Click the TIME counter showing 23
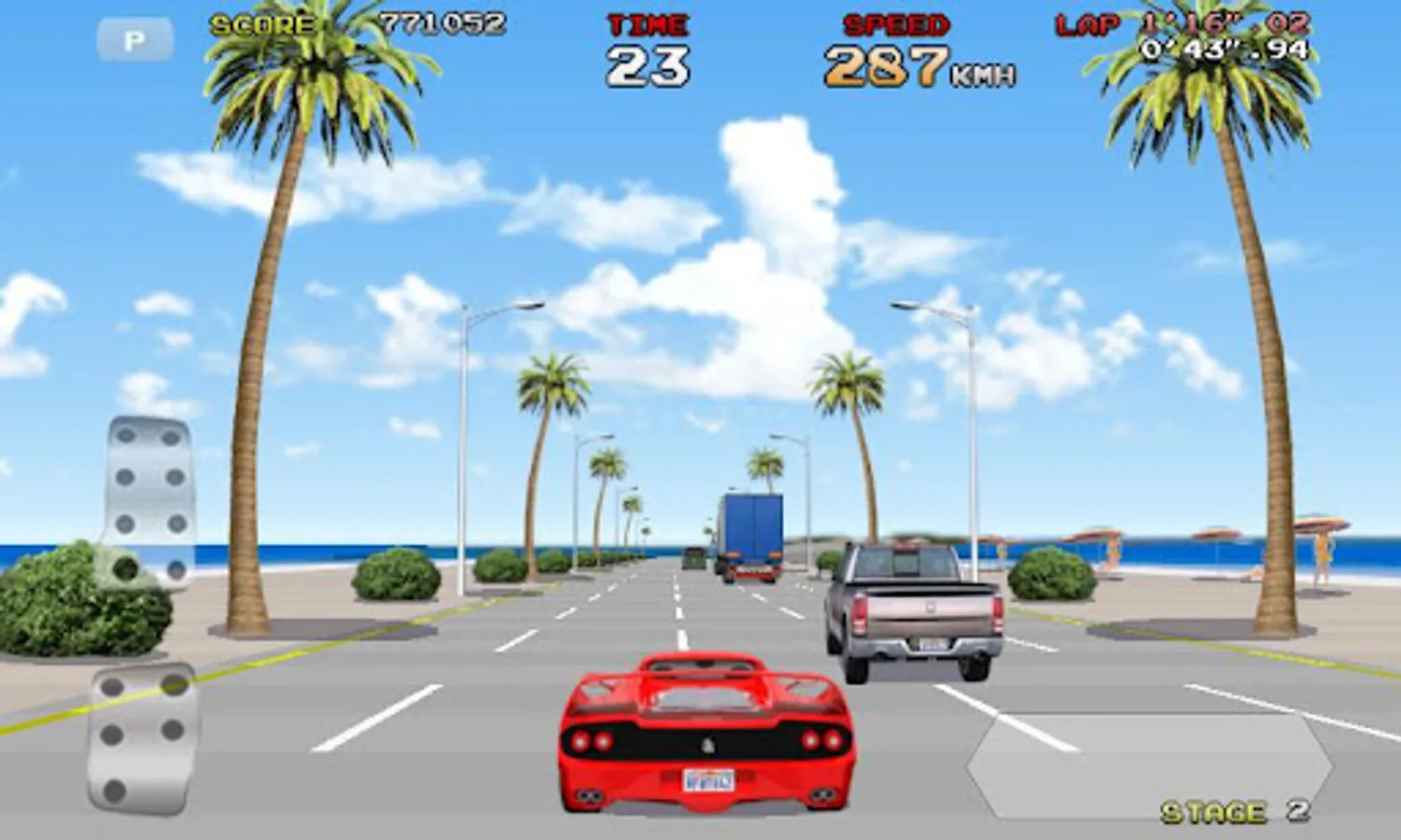The image size is (1401, 840). (x=648, y=64)
